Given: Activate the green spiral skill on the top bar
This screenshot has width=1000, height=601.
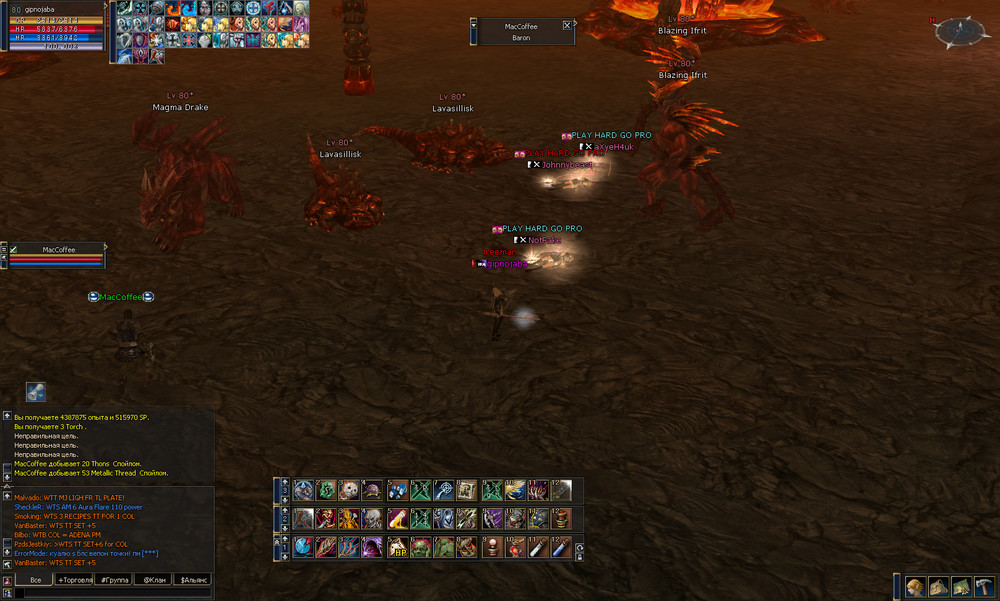Looking at the screenshot, I should [326, 490].
